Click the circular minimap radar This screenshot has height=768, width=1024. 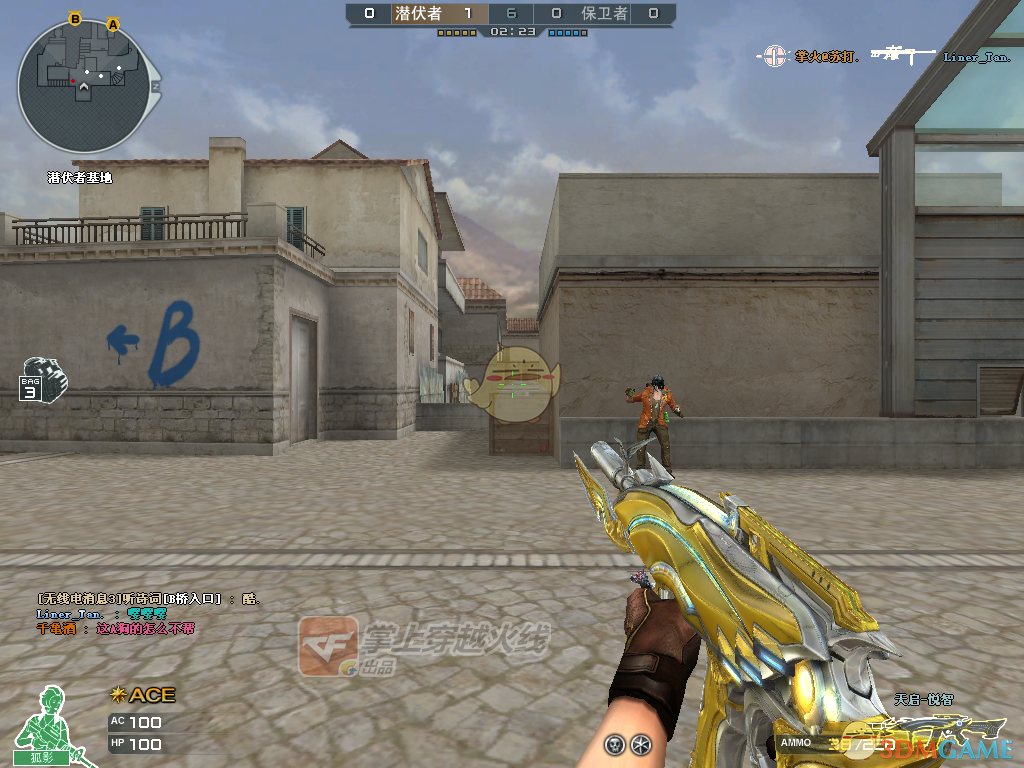tap(84, 87)
